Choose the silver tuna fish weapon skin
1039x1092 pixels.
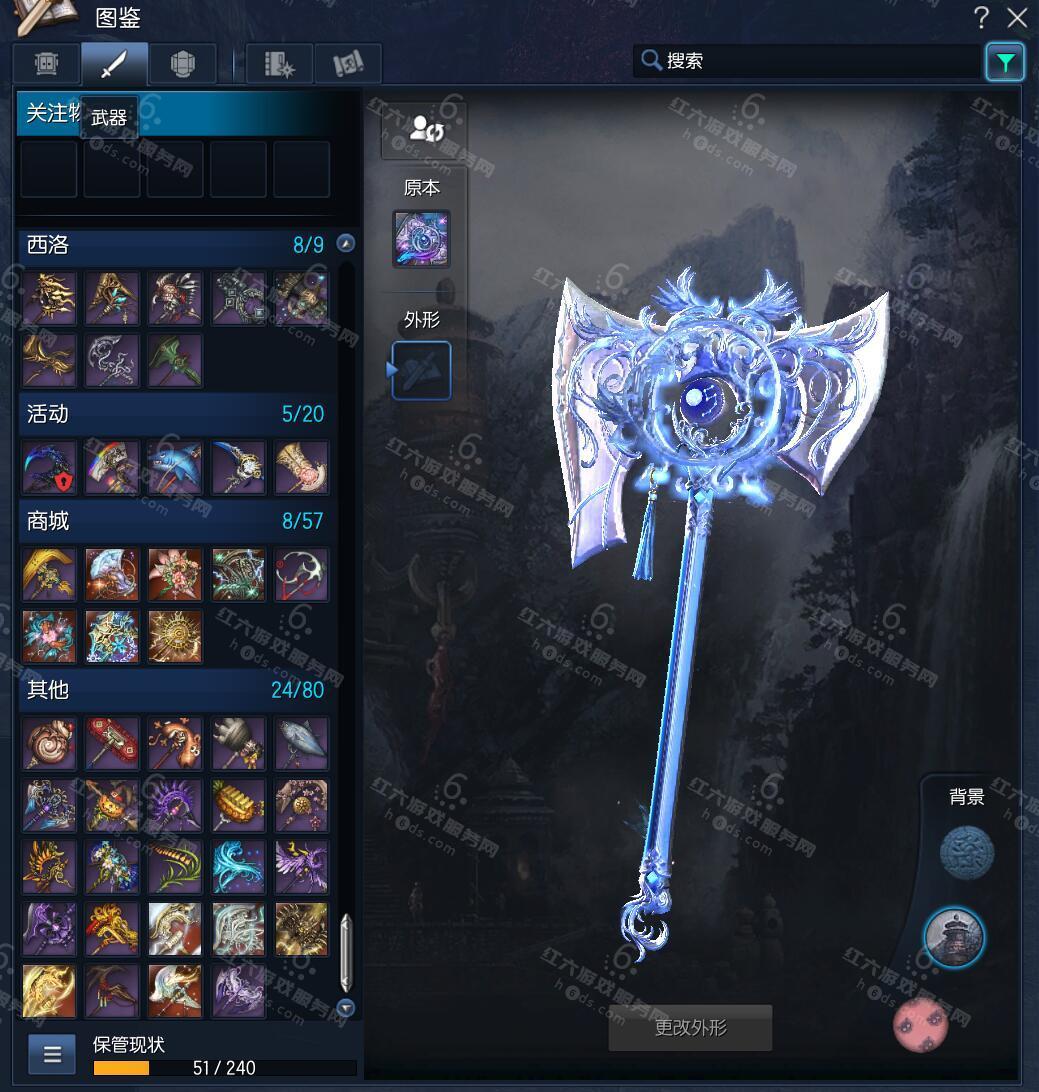301,743
